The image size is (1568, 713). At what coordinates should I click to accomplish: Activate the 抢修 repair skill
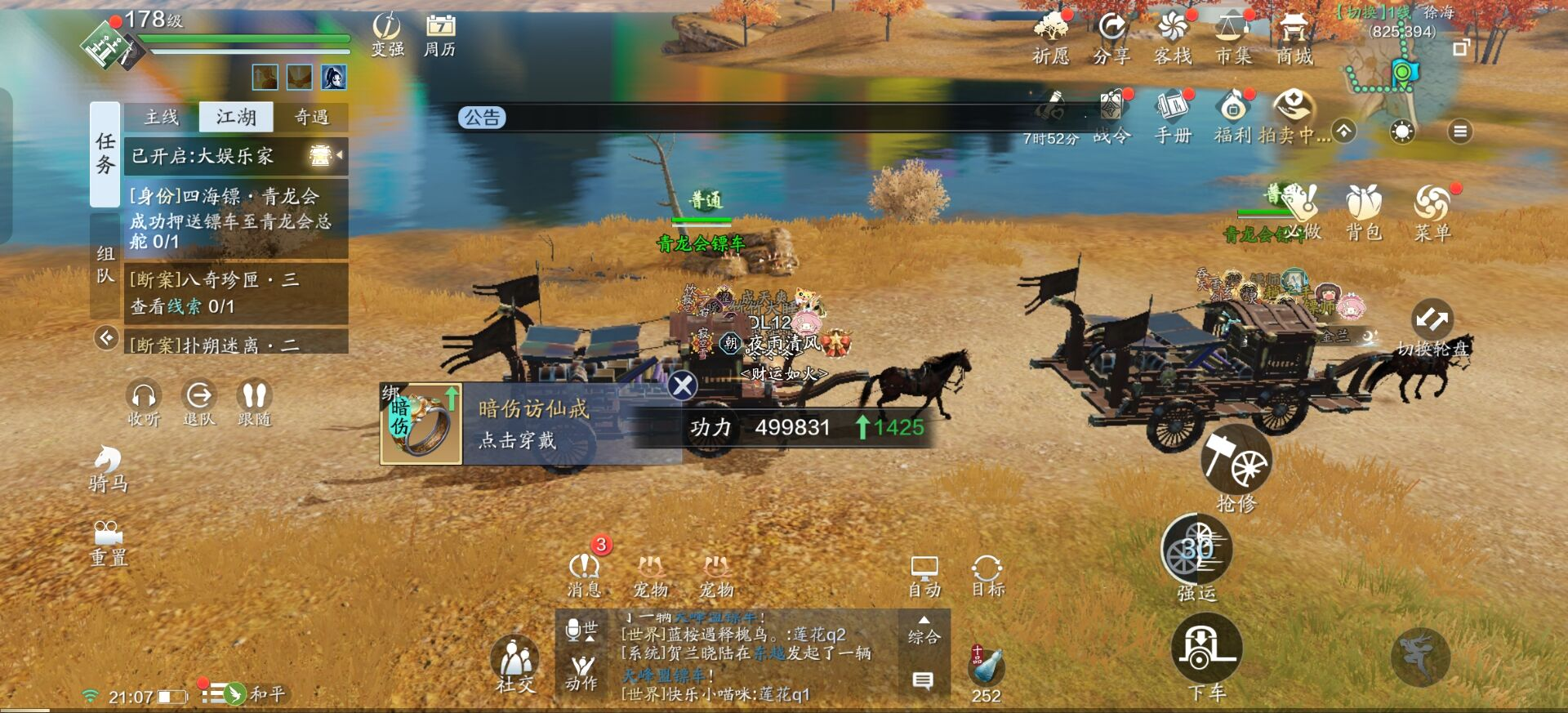pyautogui.click(x=1236, y=467)
